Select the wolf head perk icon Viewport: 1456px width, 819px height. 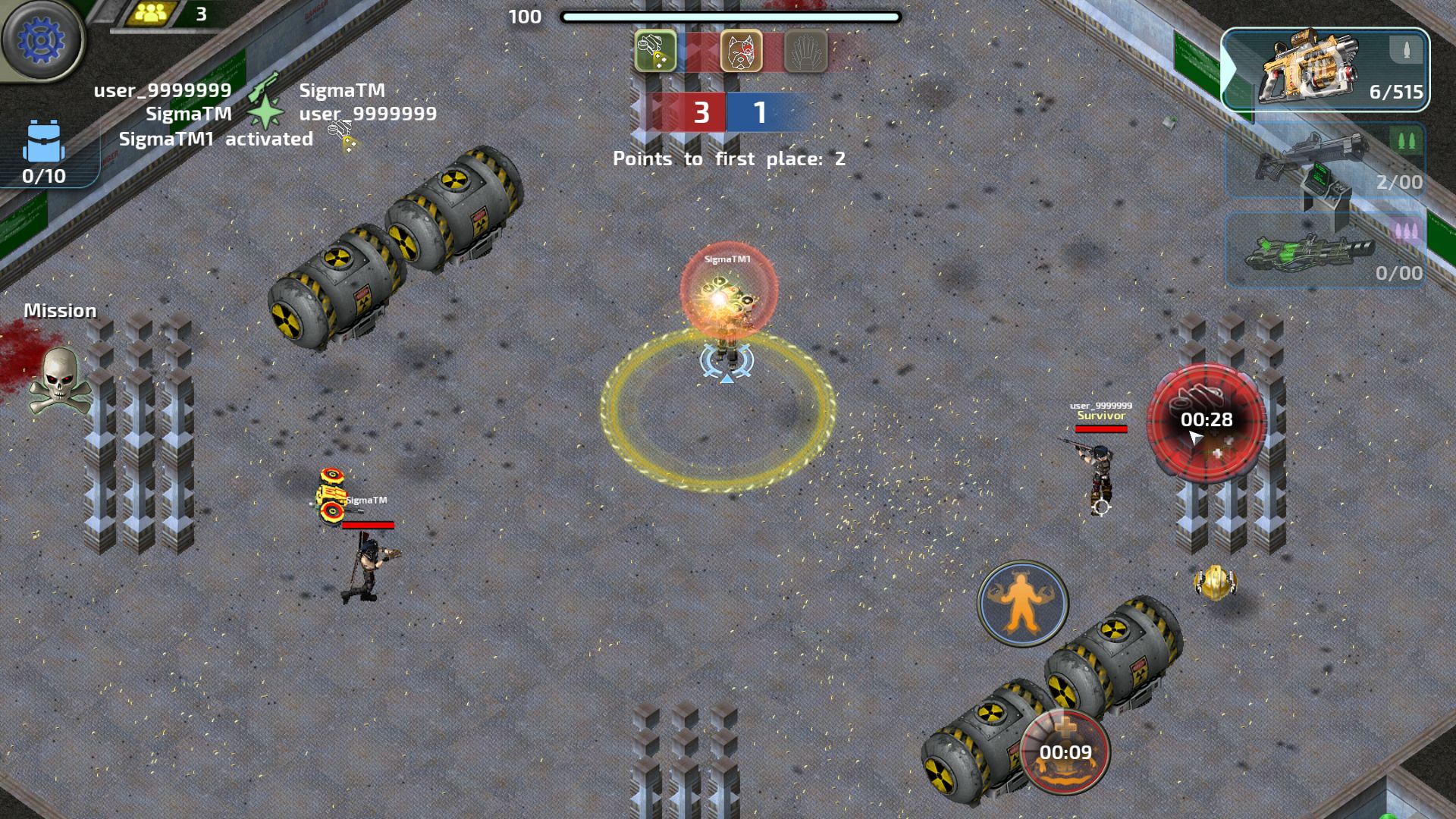click(741, 51)
